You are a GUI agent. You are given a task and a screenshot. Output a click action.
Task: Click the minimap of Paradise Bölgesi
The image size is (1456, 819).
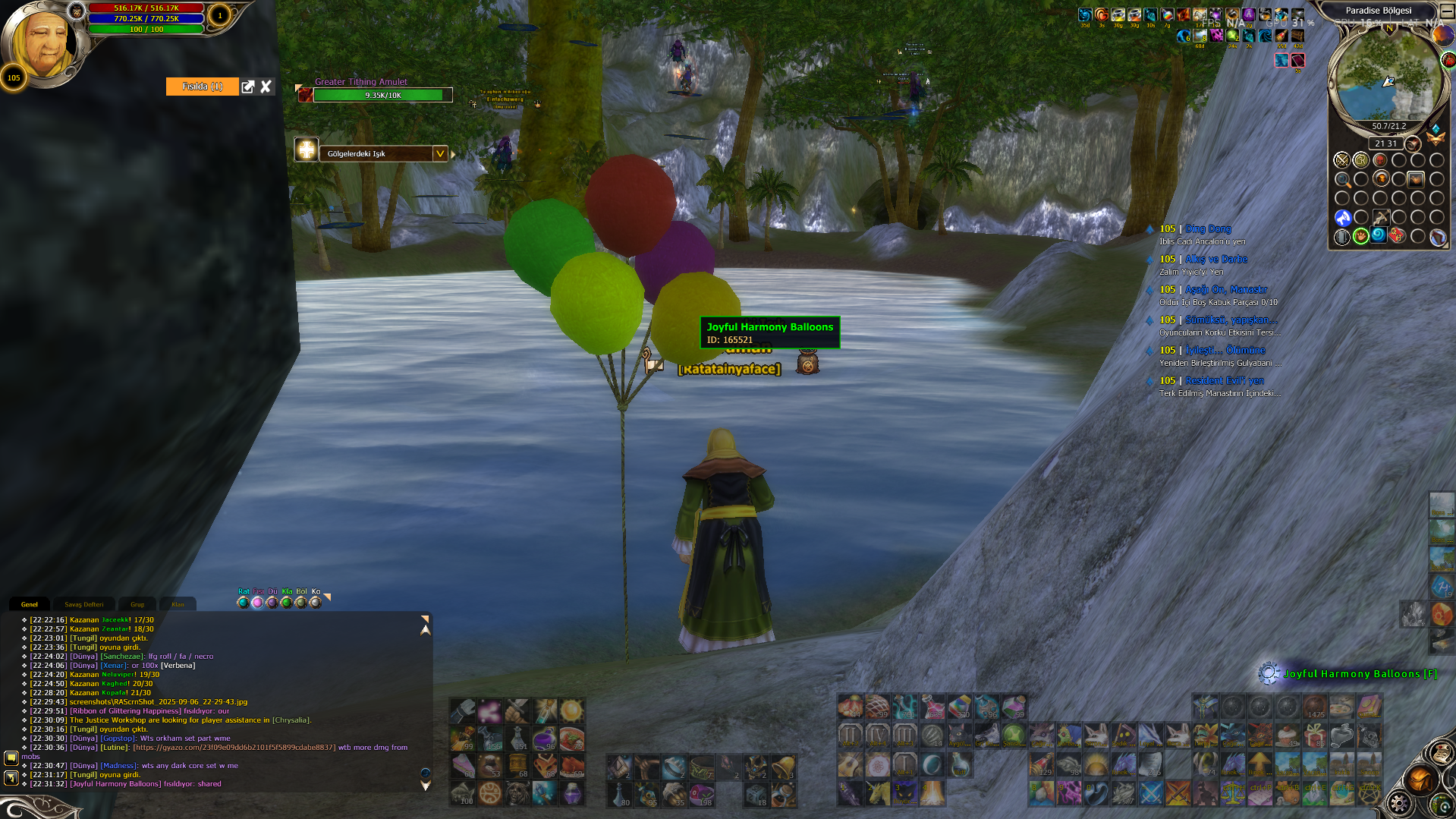(x=1387, y=76)
